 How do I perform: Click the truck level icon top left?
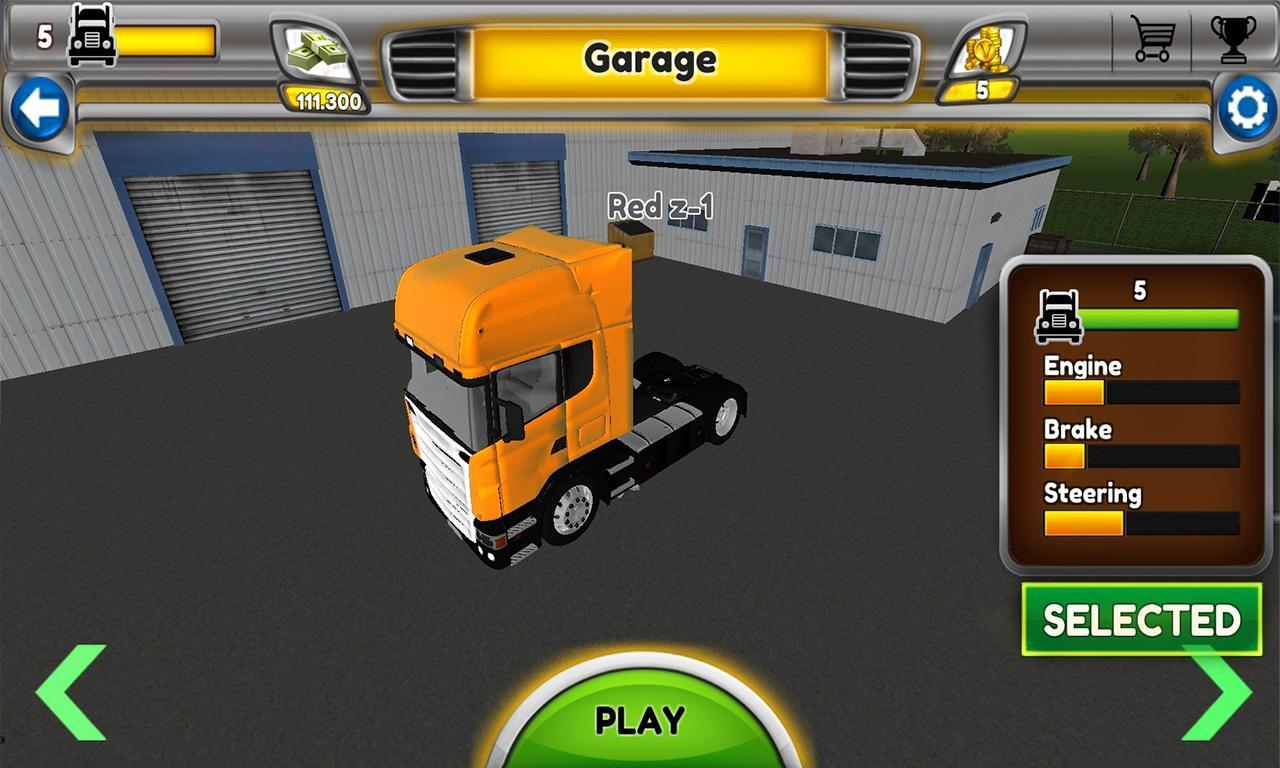(x=89, y=40)
